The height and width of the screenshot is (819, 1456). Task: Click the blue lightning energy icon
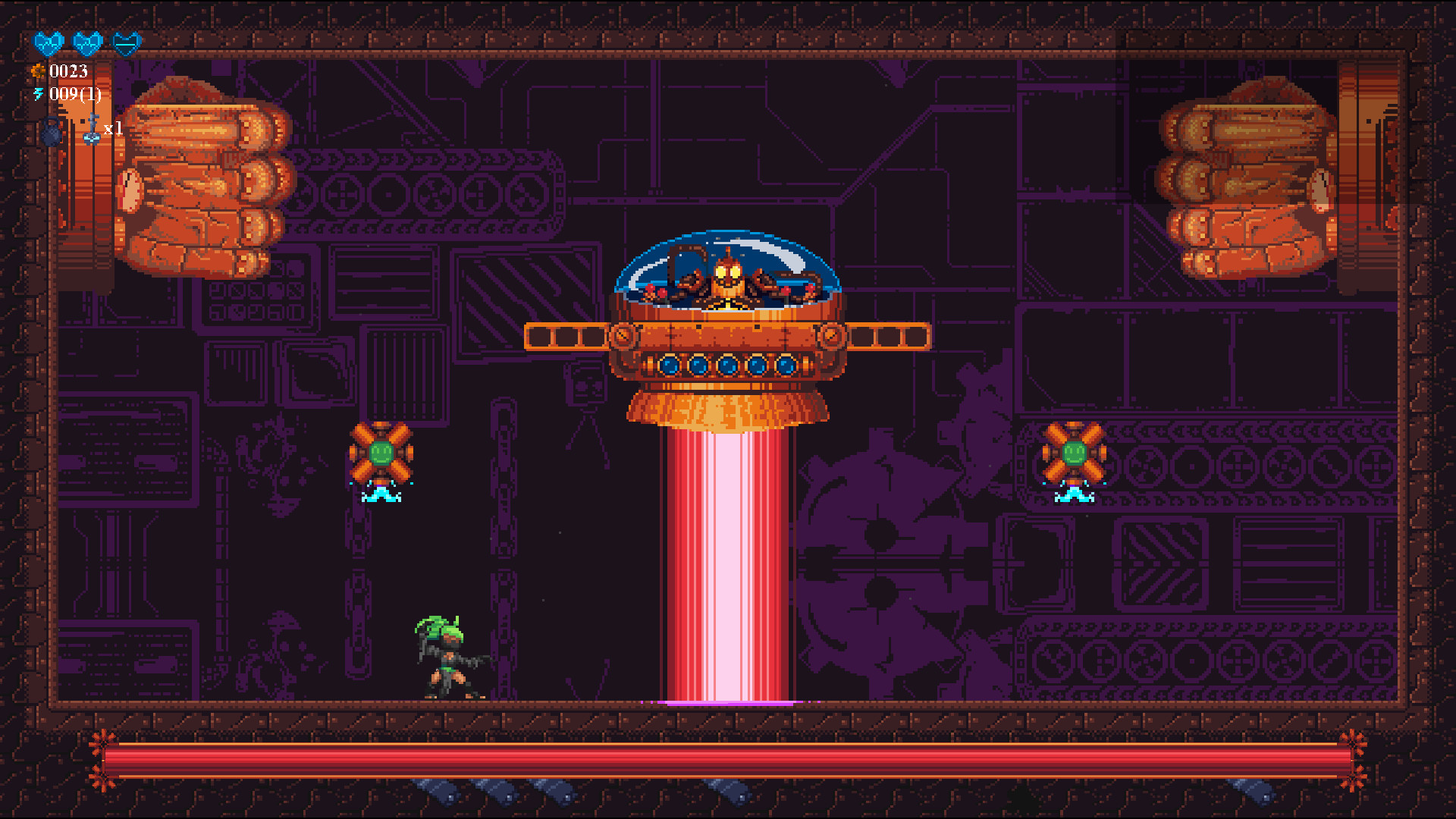click(x=38, y=93)
